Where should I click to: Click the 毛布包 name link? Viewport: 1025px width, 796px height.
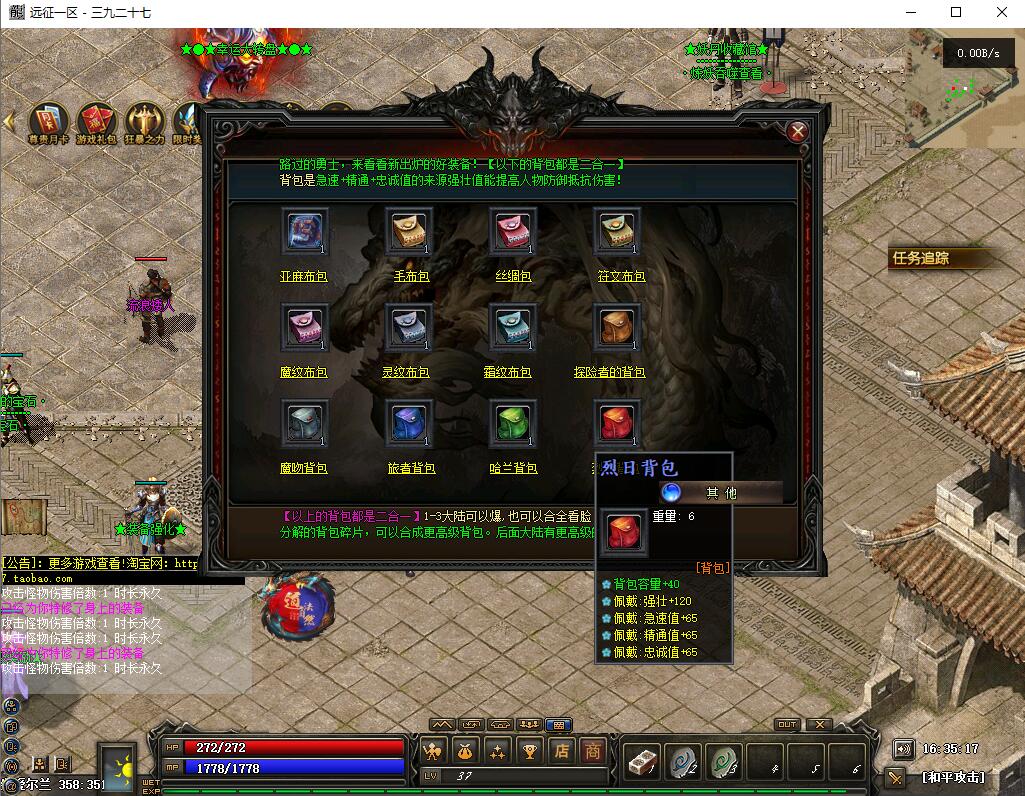(408, 276)
